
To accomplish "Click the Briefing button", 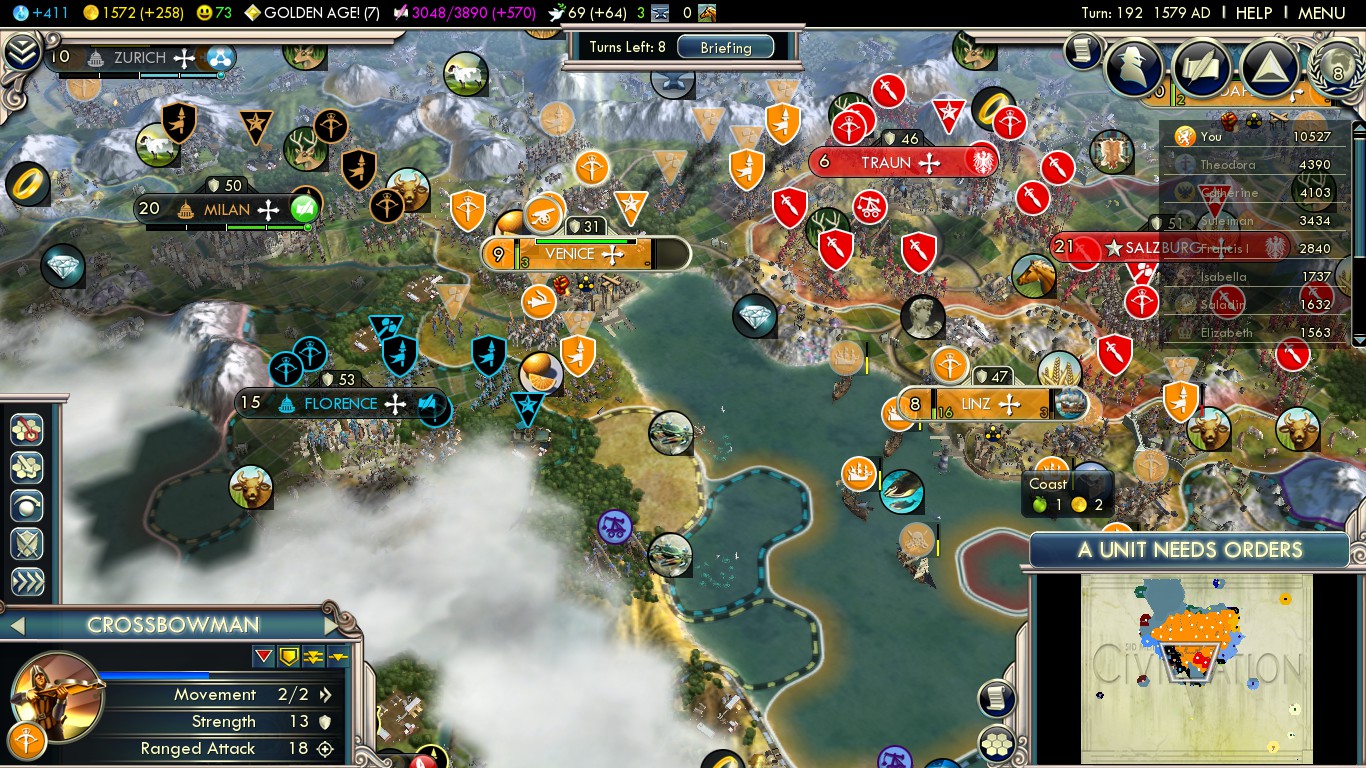I will tap(726, 47).
